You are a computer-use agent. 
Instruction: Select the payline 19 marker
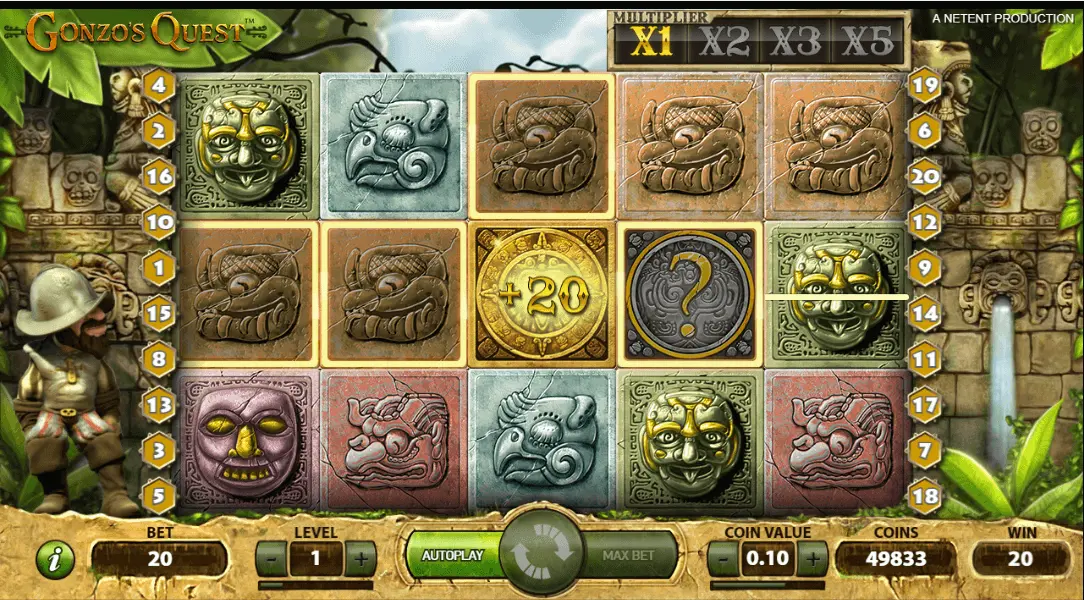point(925,85)
